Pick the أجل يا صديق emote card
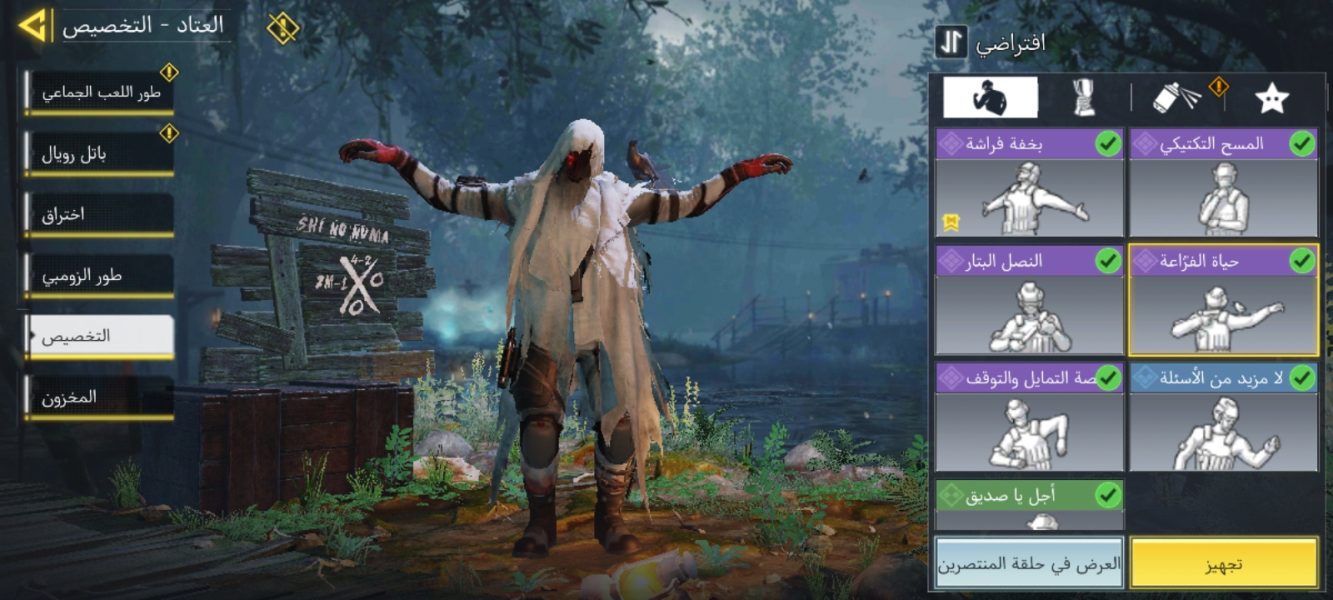The width and height of the screenshot is (1333, 600). click(1029, 504)
